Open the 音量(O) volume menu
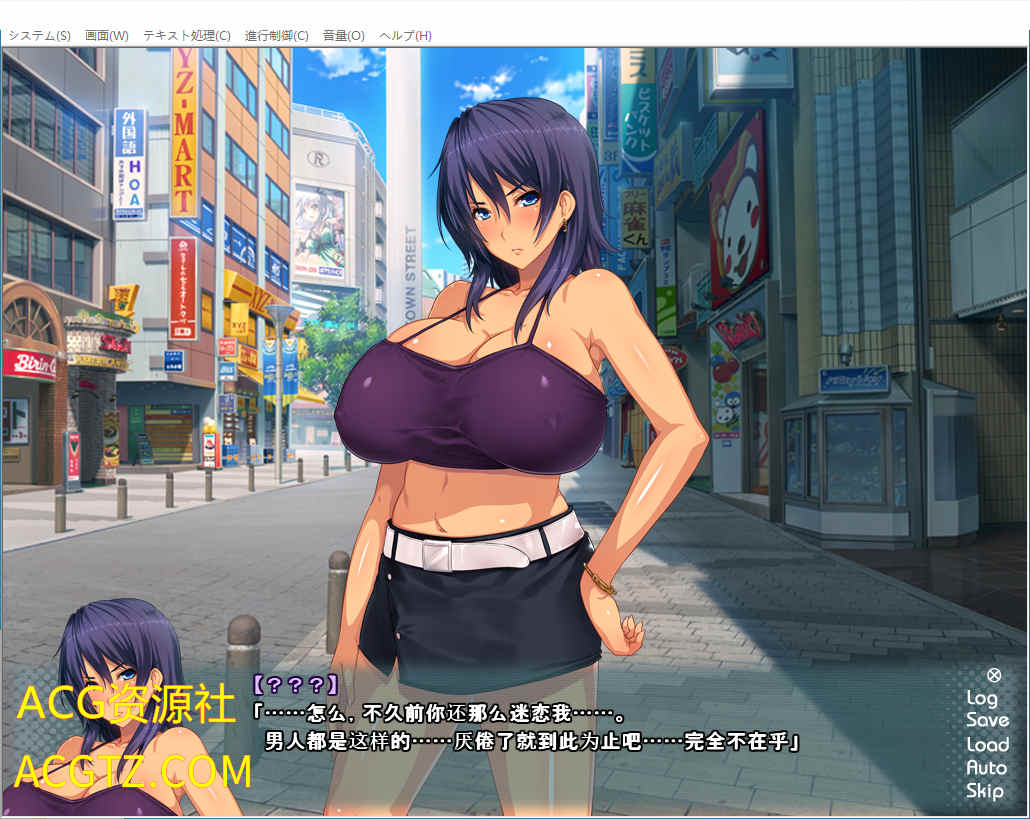This screenshot has width=1030, height=819. pos(343,35)
